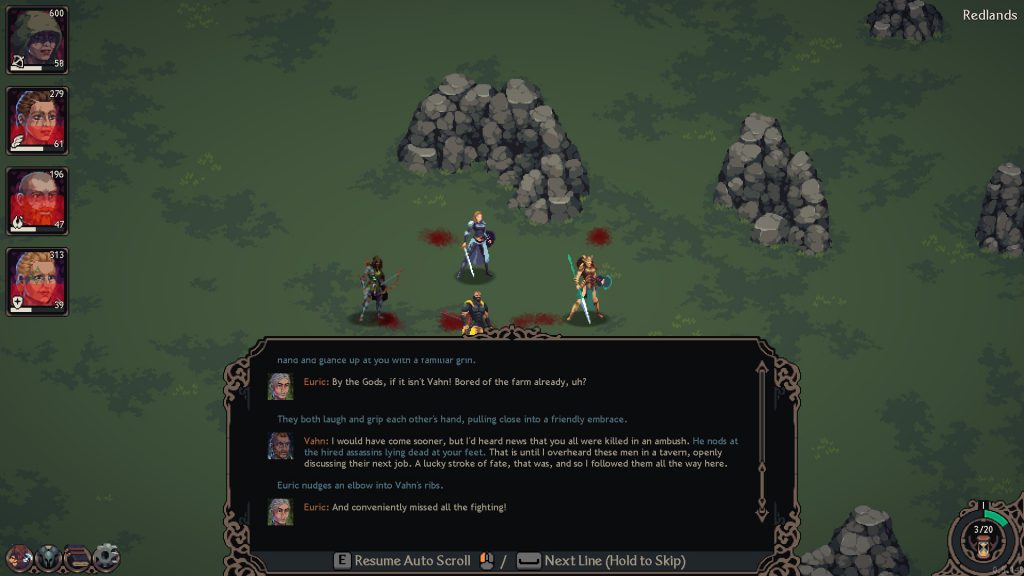Click the dialogue scrollbar down arrow
Screen dimensions: 1024x576
pyautogui.click(x=761, y=515)
